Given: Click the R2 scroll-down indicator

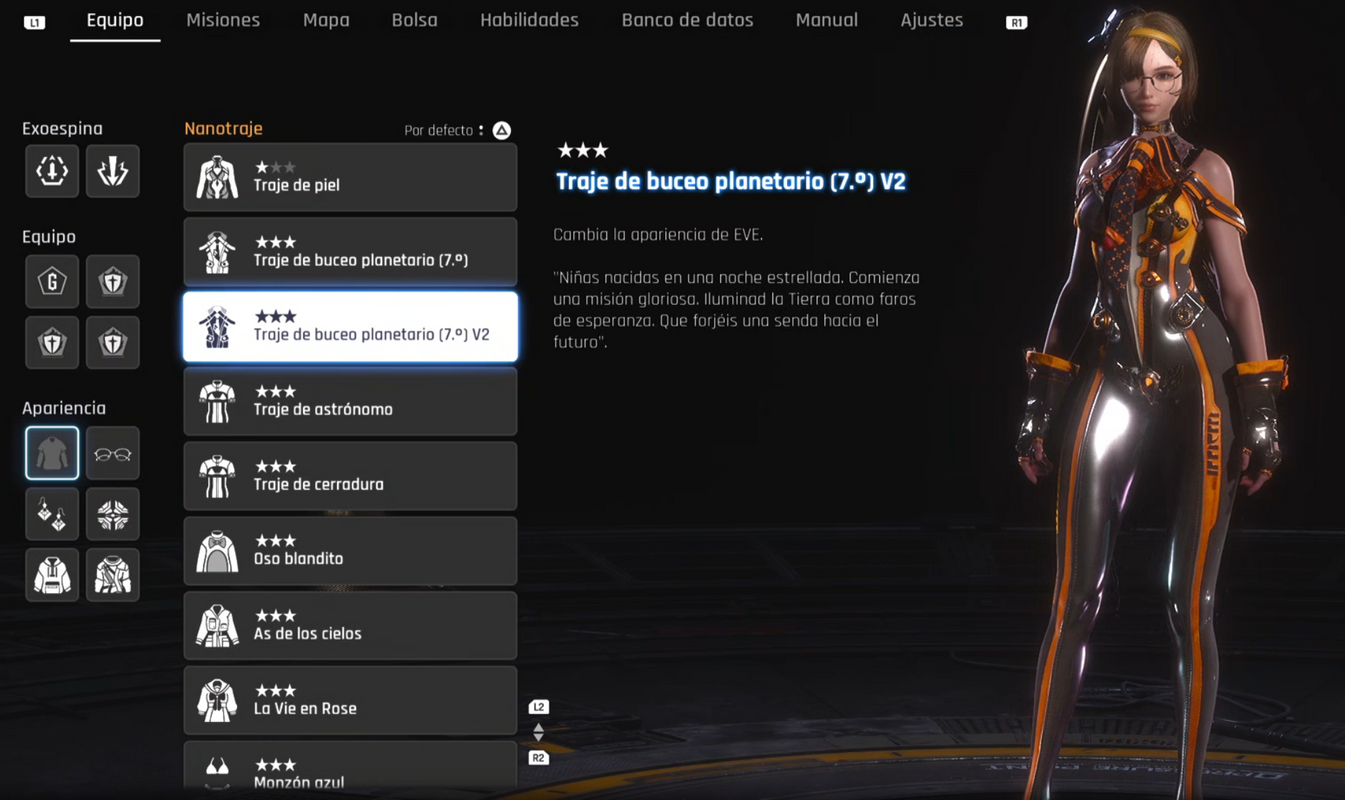Looking at the screenshot, I should (x=538, y=757).
